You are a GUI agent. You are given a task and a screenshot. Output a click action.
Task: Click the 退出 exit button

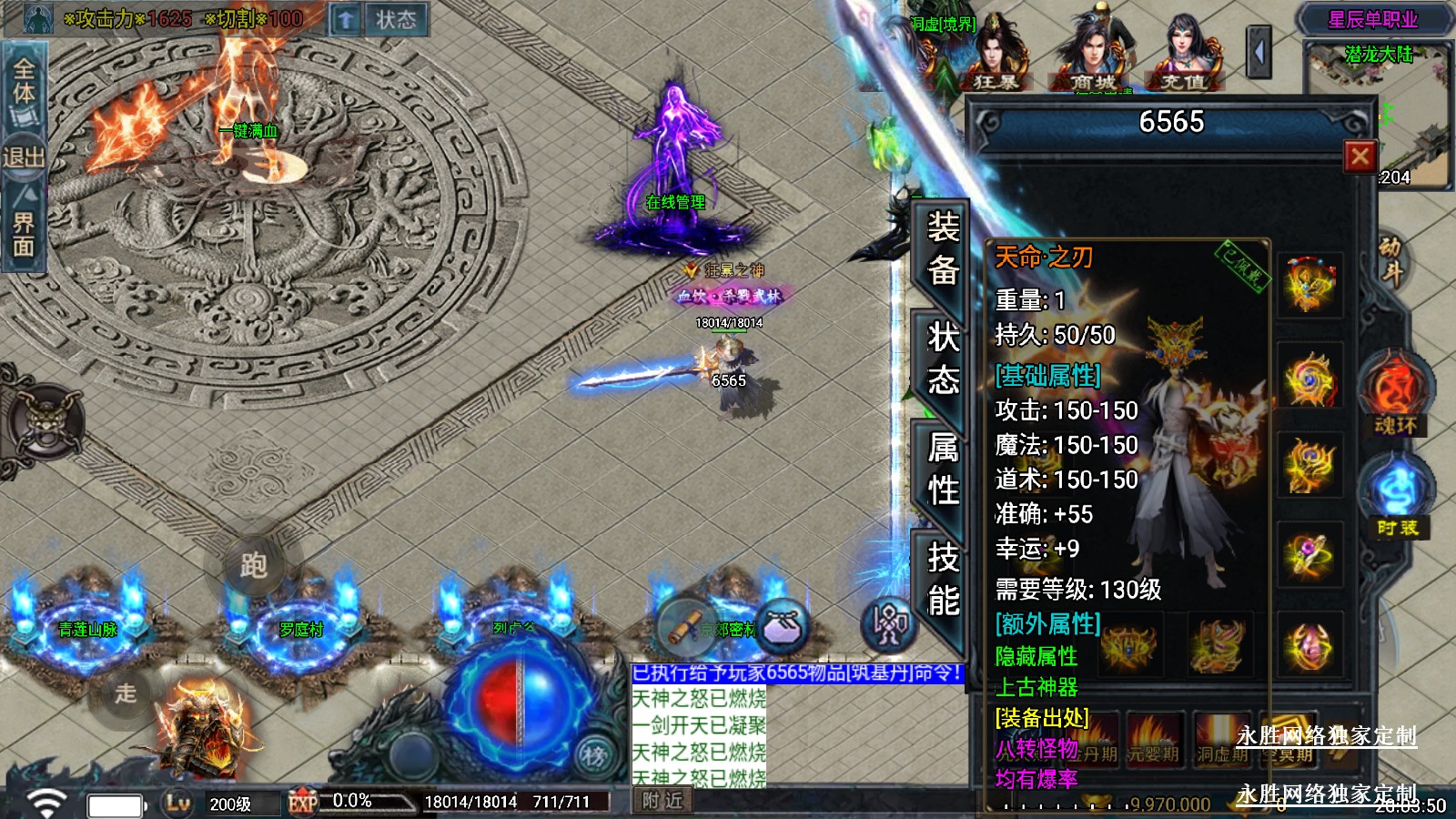[24, 157]
